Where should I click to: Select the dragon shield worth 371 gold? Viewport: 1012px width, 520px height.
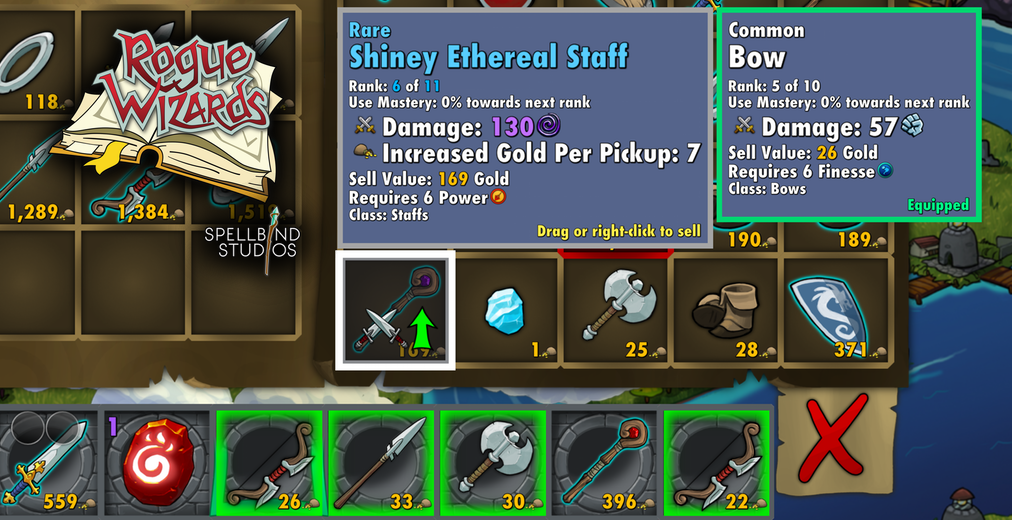(x=837, y=308)
